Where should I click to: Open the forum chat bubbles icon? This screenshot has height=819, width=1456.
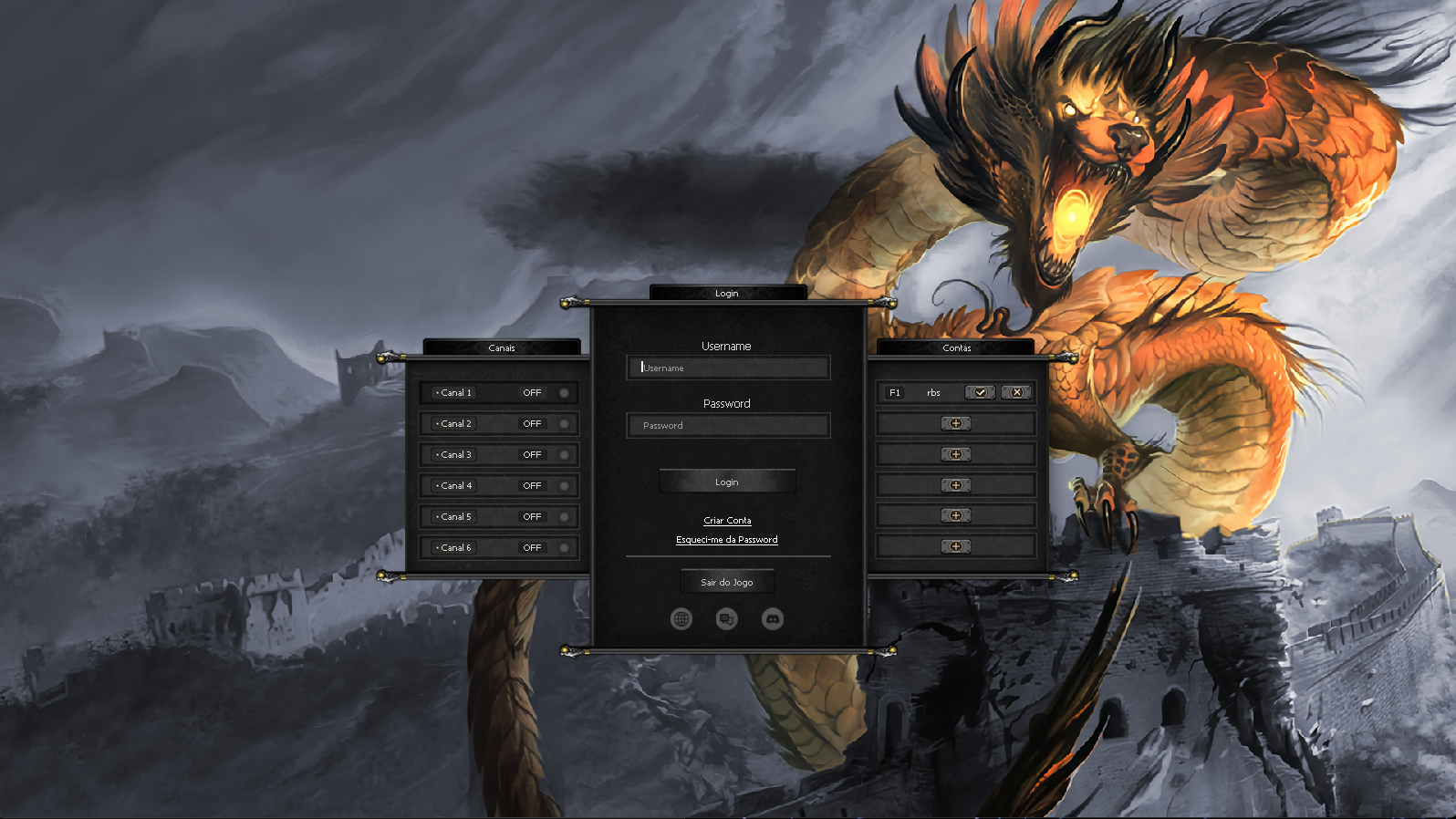point(727,617)
